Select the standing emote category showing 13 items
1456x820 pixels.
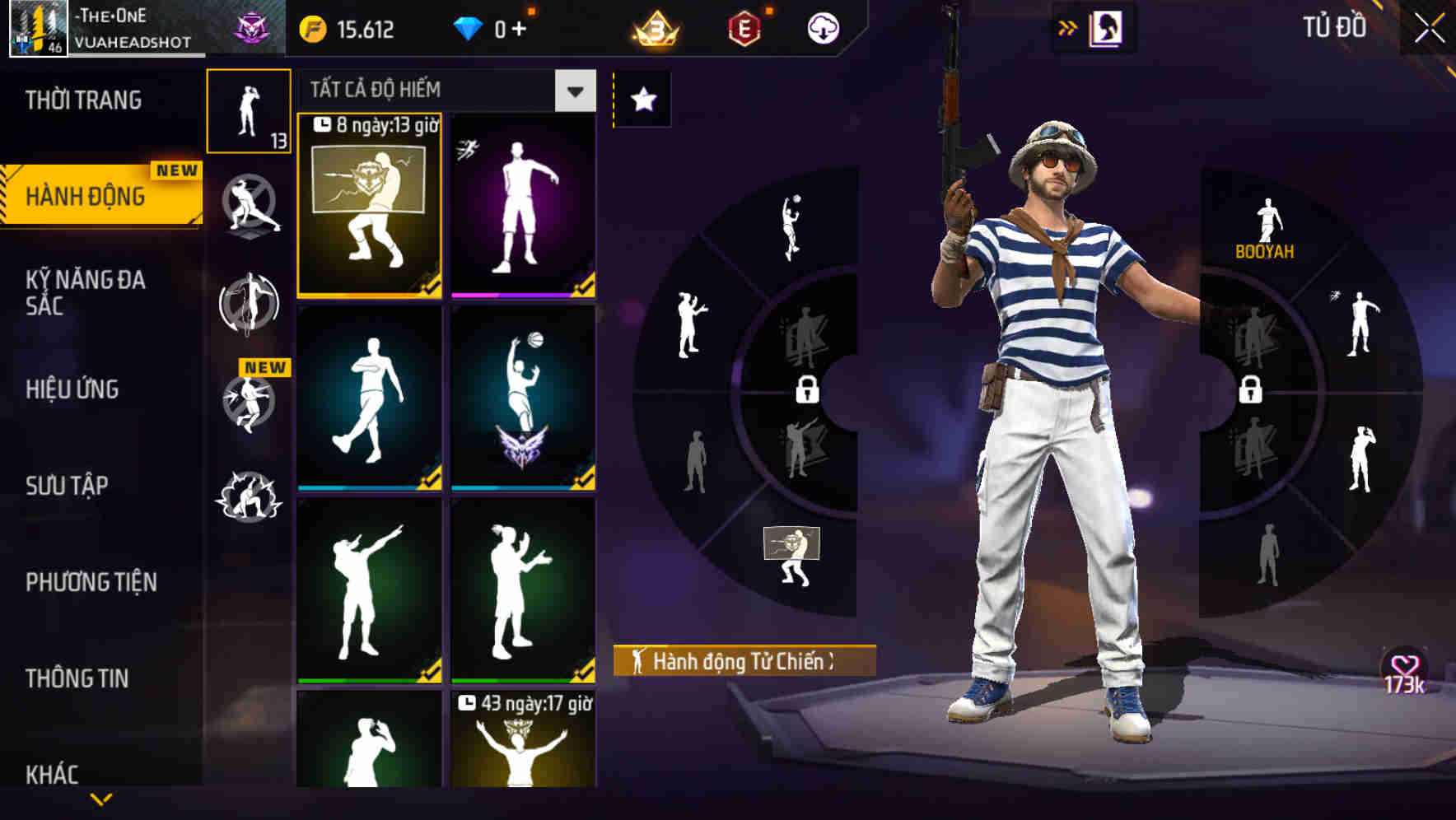tap(248, 111)
